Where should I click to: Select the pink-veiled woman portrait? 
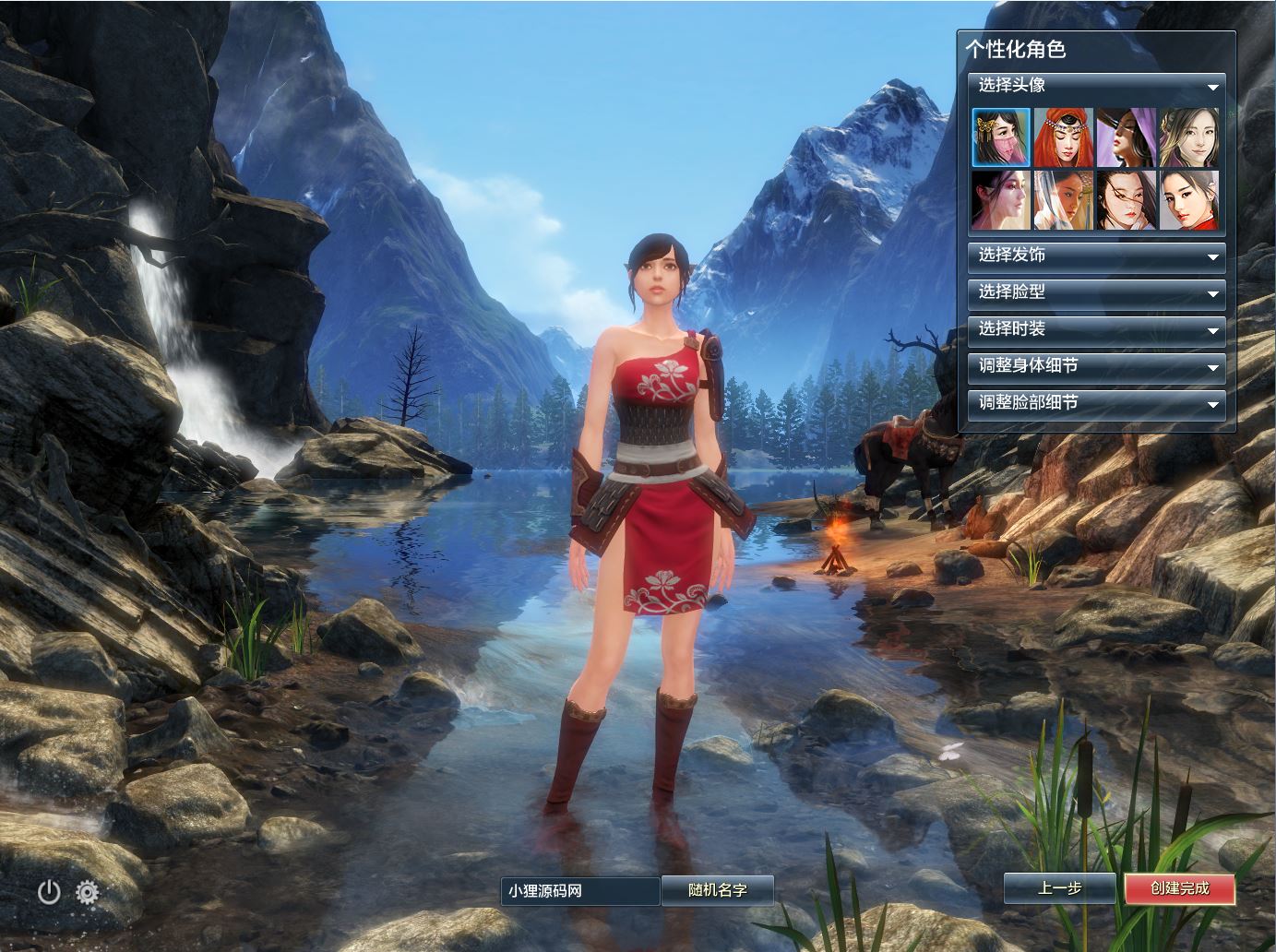pyautogui.click(x=1001, y=137)
